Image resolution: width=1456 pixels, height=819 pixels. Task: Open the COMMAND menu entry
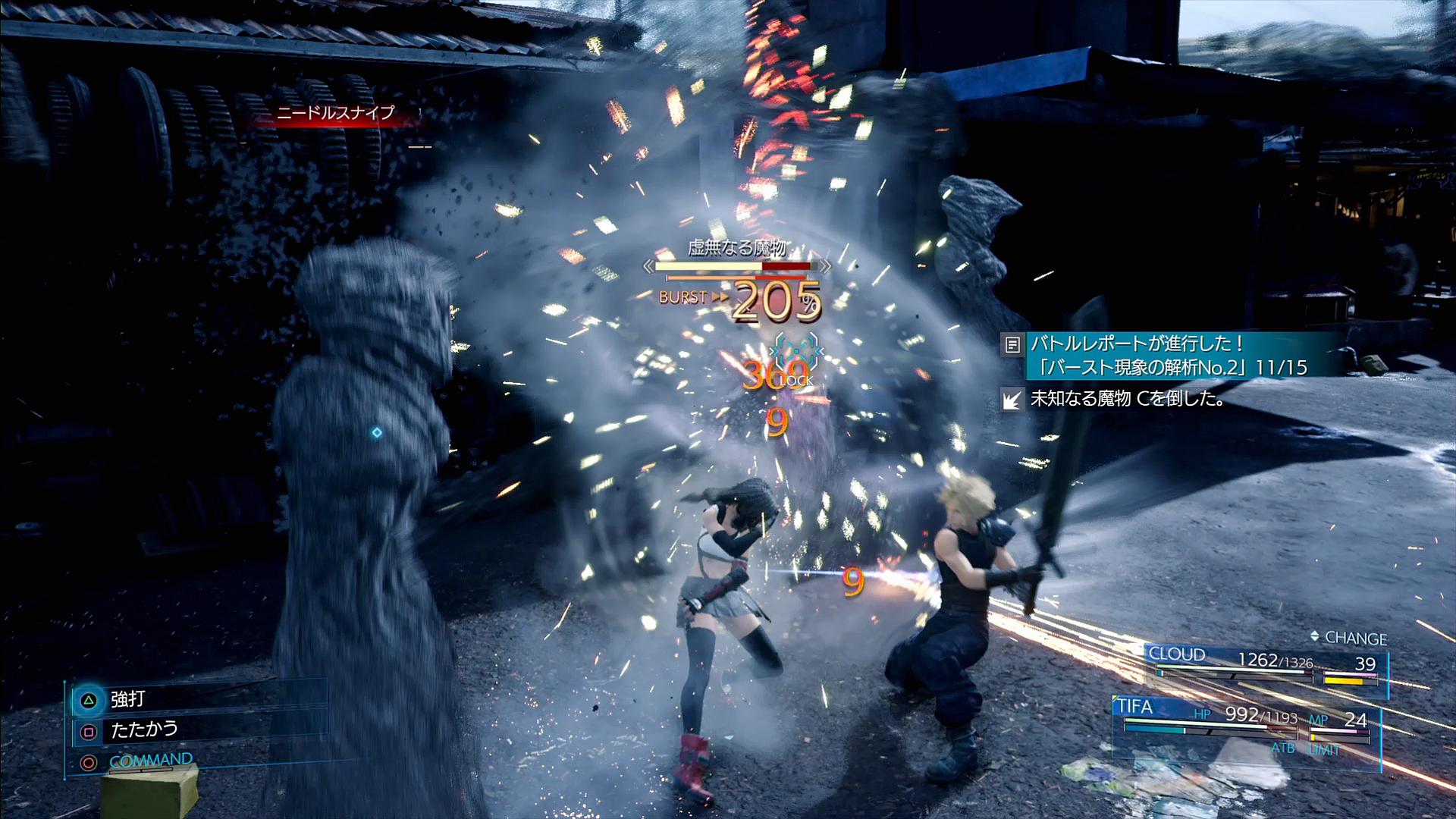150,760
